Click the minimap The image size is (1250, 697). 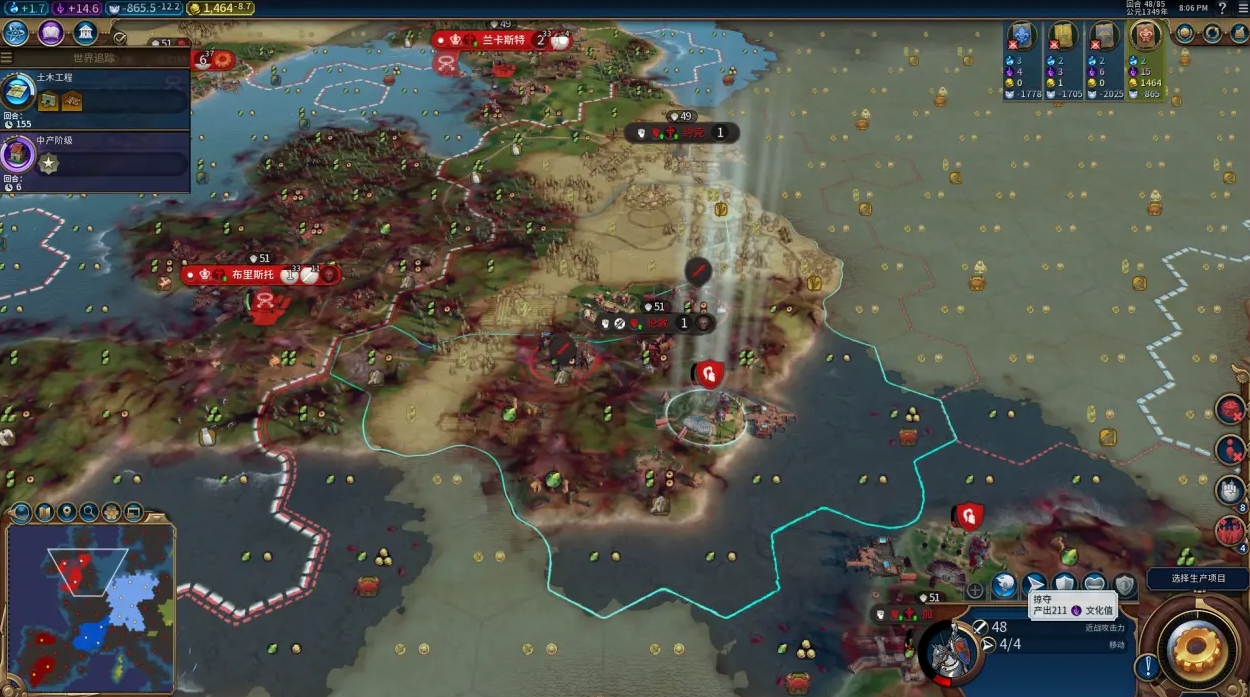[89, 606]
